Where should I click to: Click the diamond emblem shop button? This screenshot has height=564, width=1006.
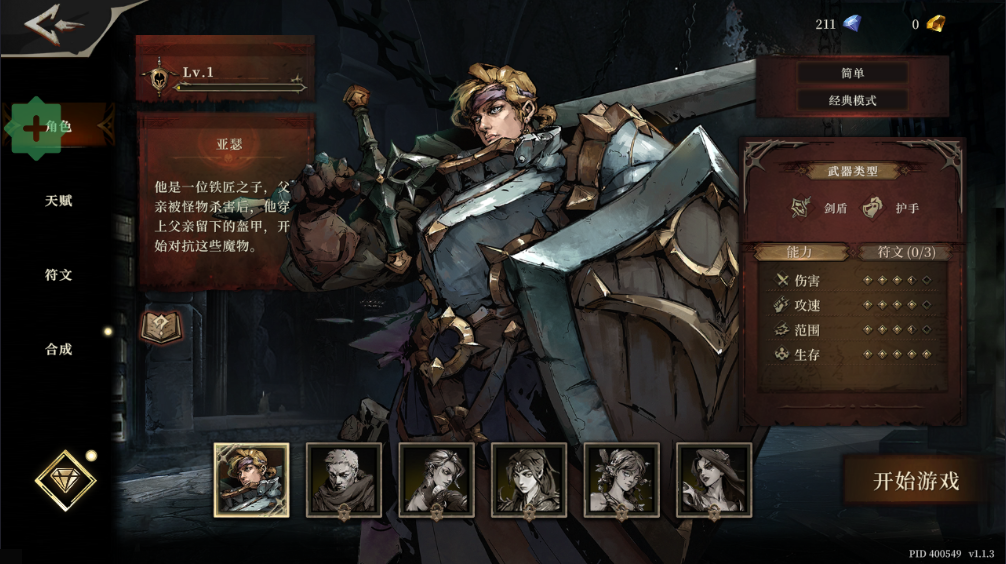pos(65,481)
